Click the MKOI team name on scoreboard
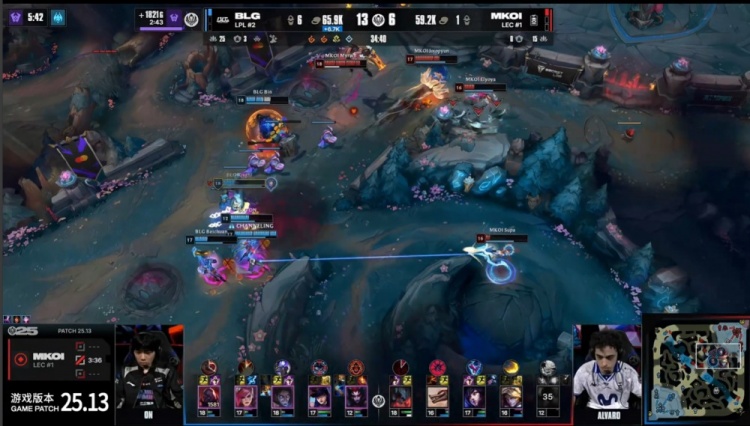This screenshot has height=426, width=750. pyautogui.click(x=505, y=16)
